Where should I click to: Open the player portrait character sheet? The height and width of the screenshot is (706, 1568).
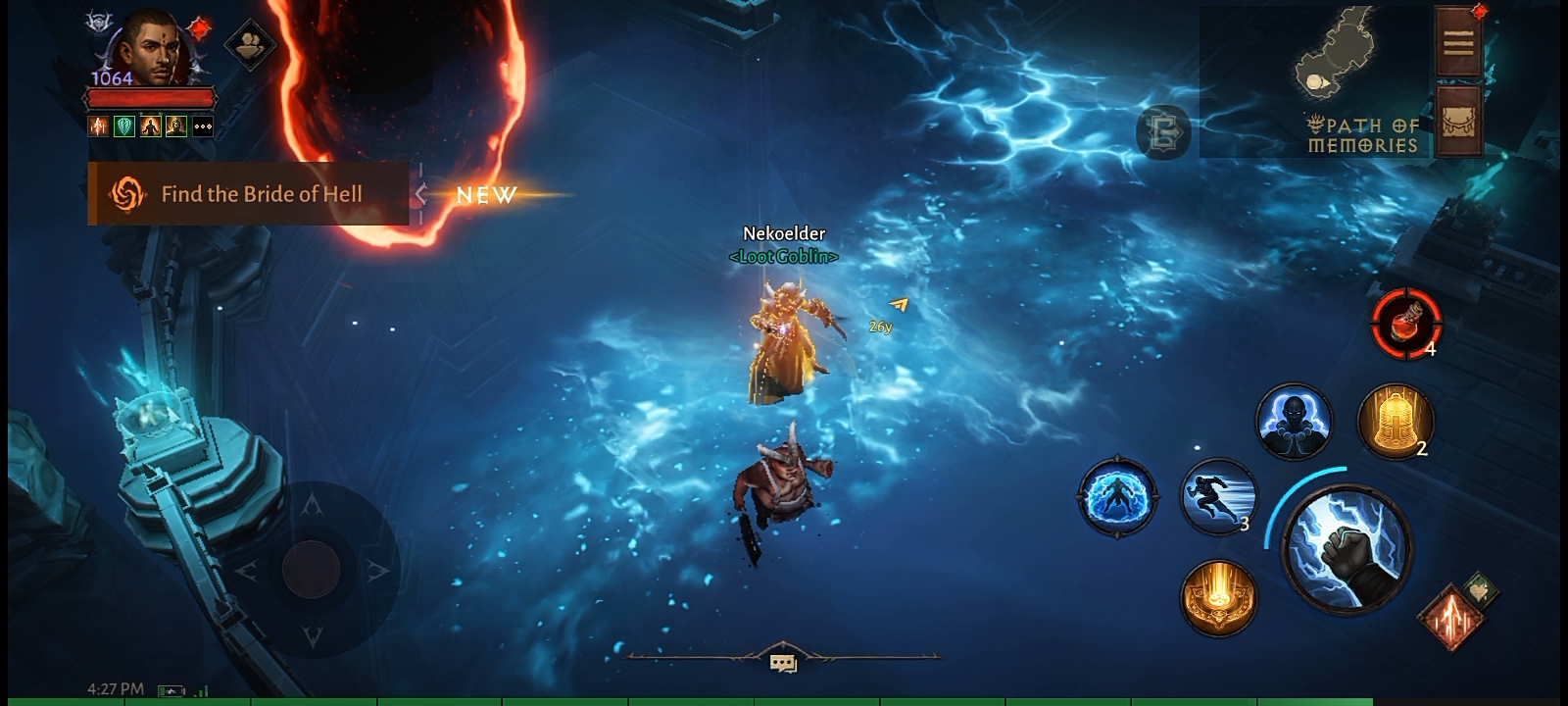click(x=151, y=49)
